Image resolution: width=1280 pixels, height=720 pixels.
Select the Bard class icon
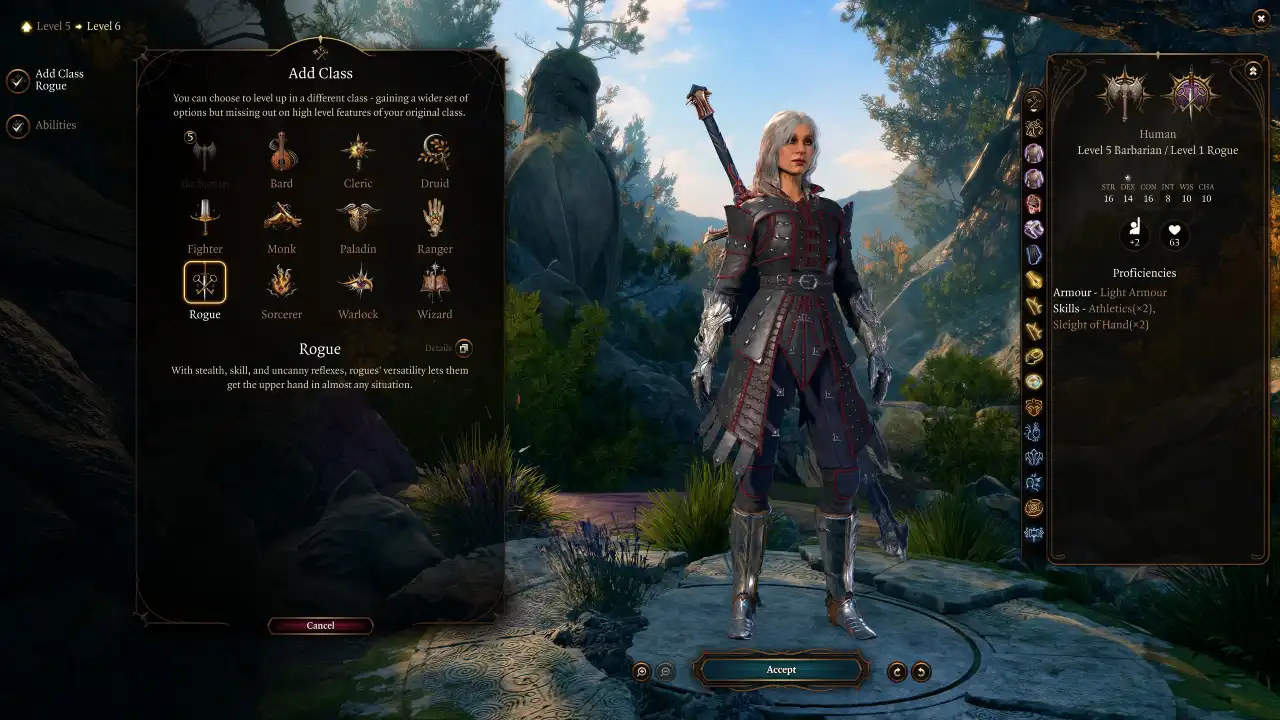coord(281,158)
